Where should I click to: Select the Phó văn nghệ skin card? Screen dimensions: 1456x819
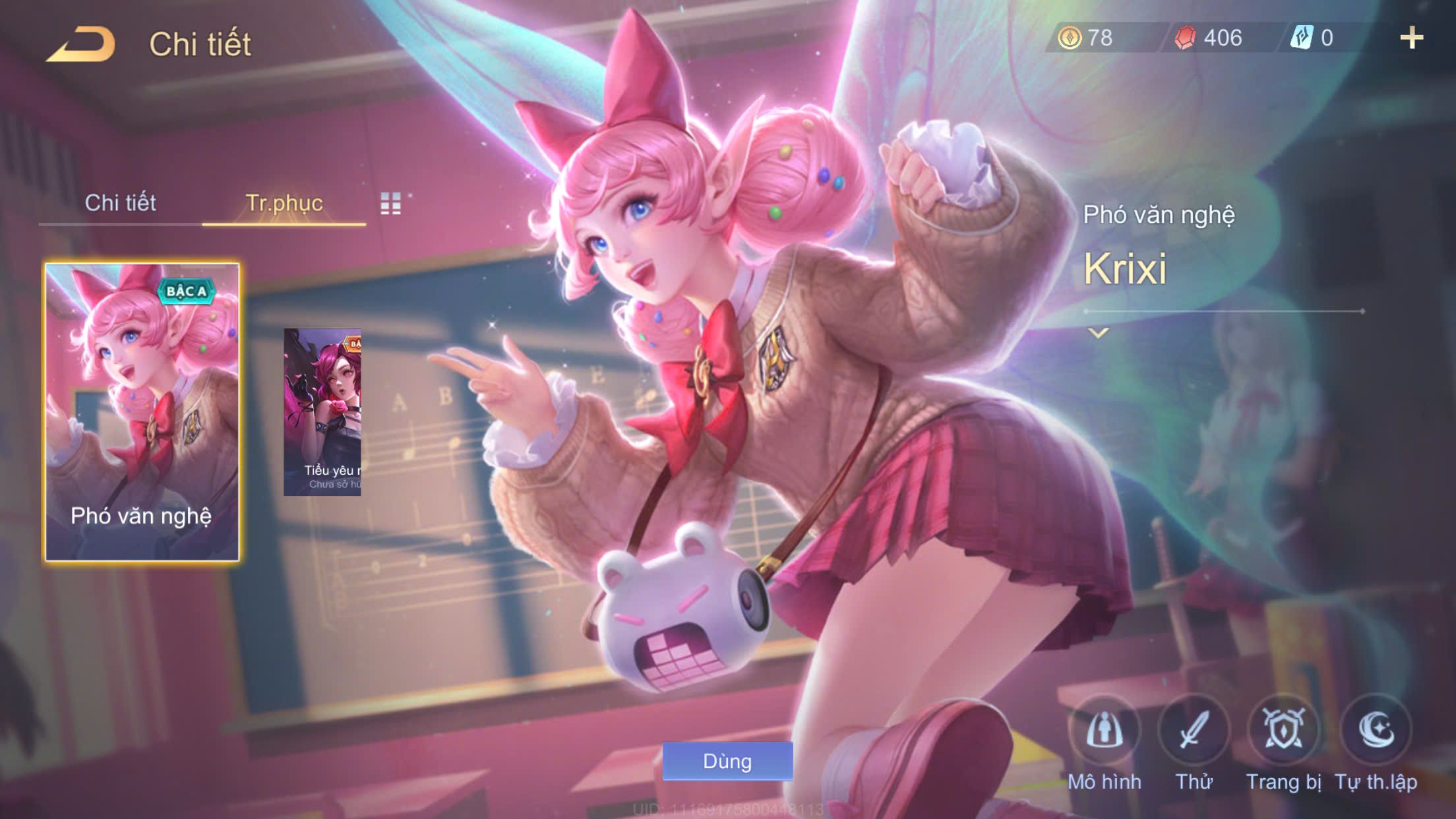tap(142, 412)
